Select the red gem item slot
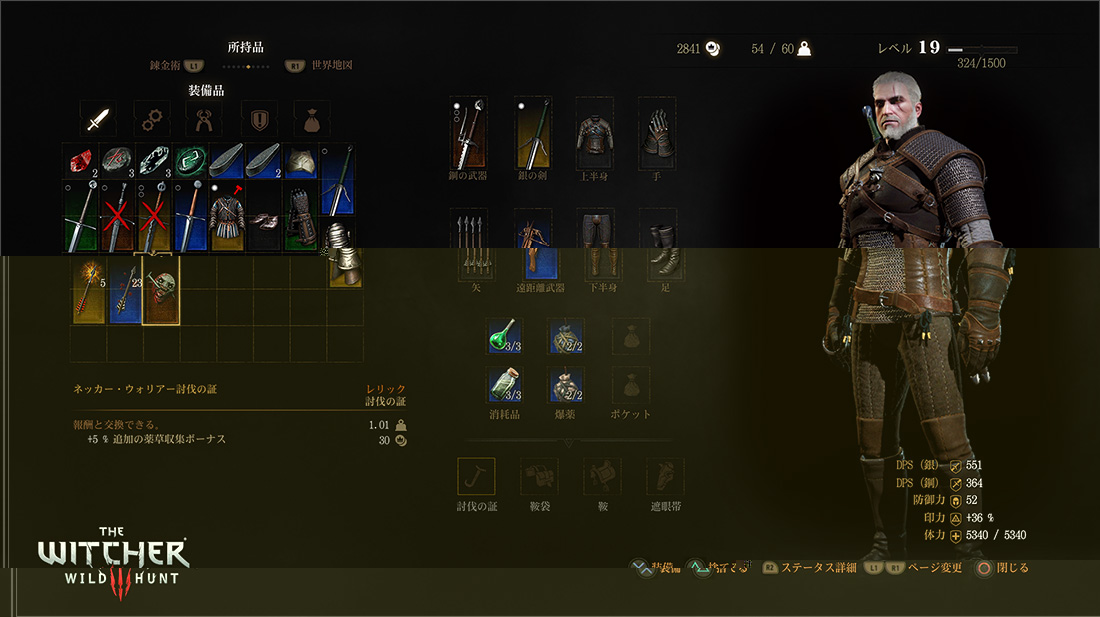 click(79, 160)
